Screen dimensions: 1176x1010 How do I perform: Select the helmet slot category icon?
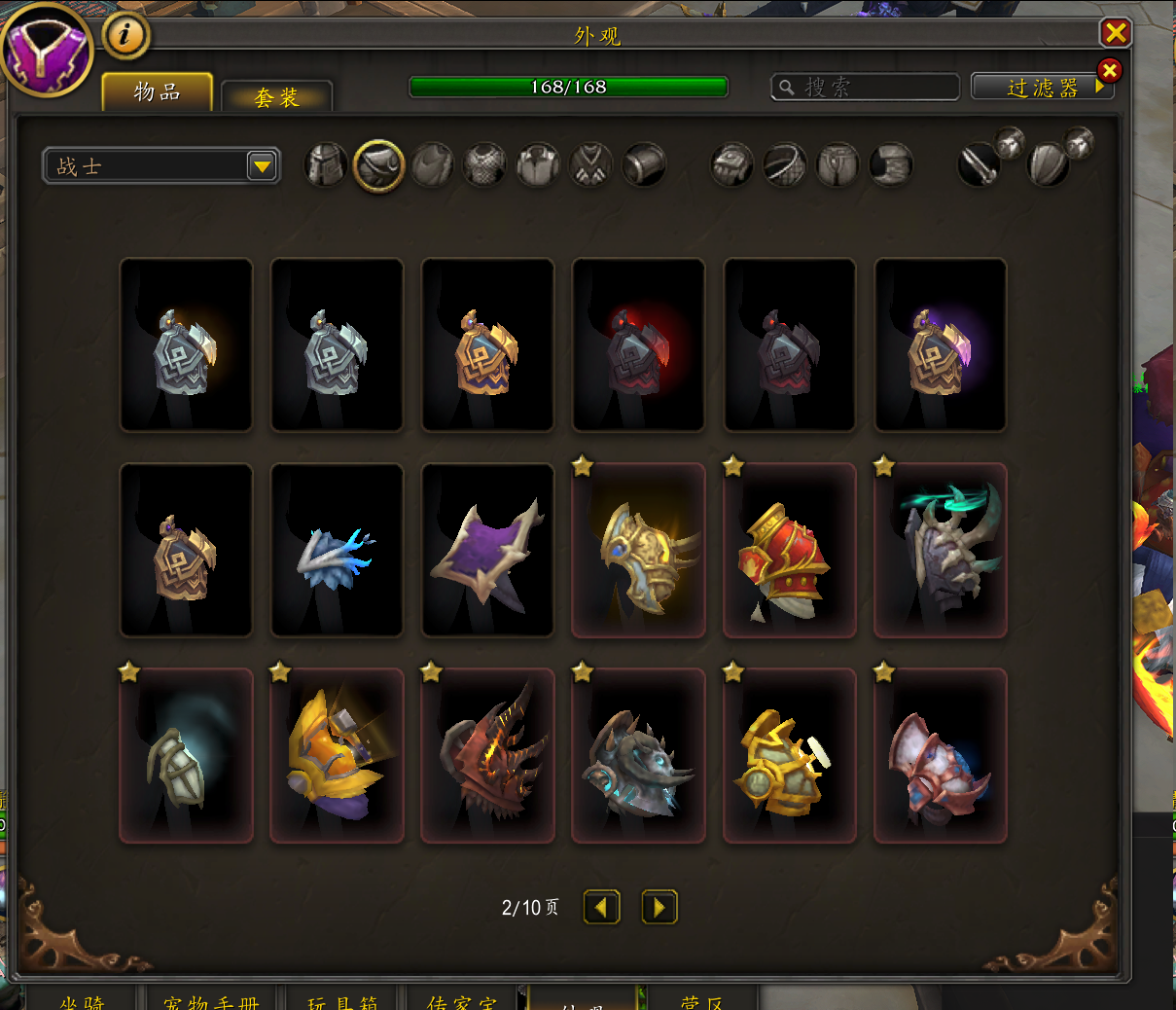[x=326, y=165]
